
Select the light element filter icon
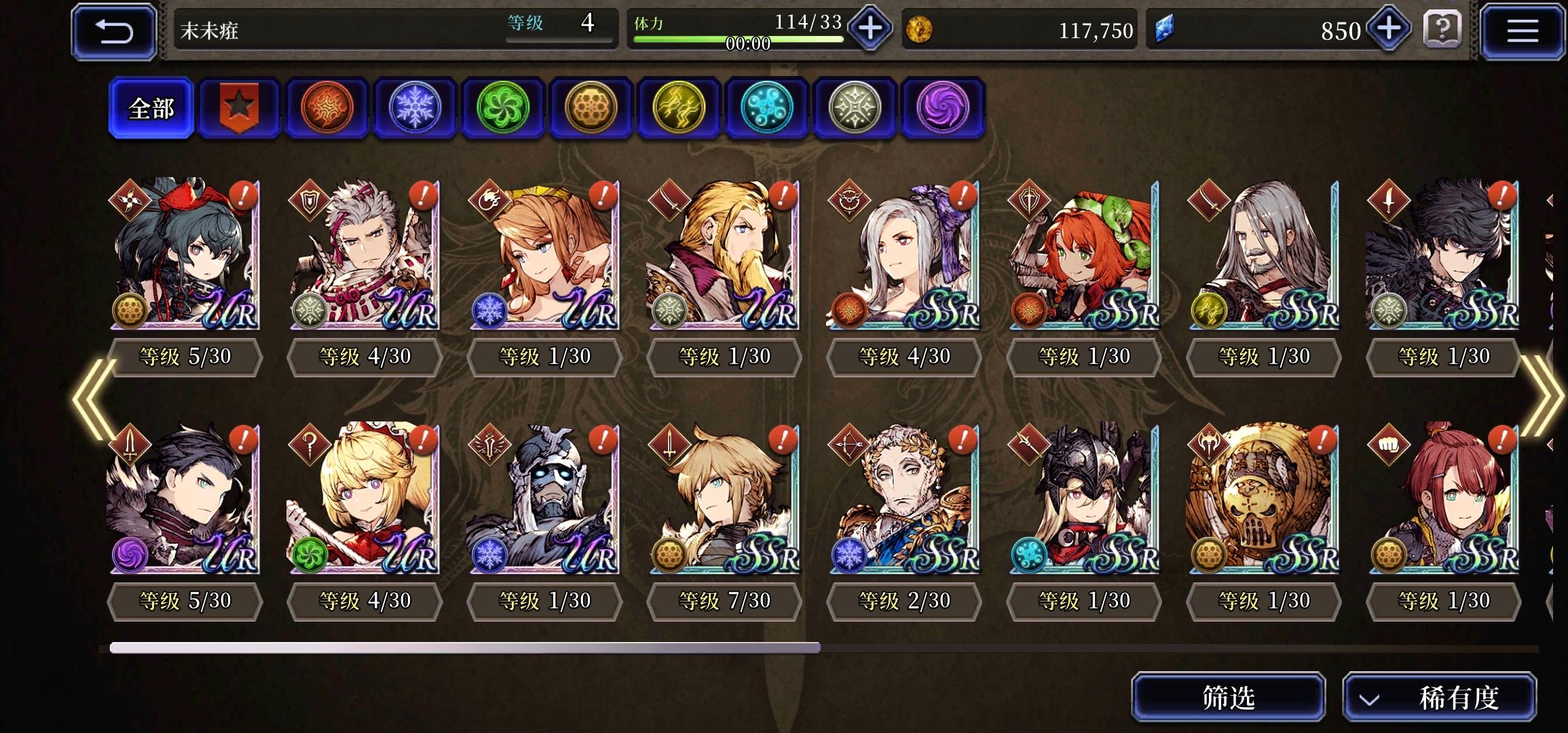855,107
